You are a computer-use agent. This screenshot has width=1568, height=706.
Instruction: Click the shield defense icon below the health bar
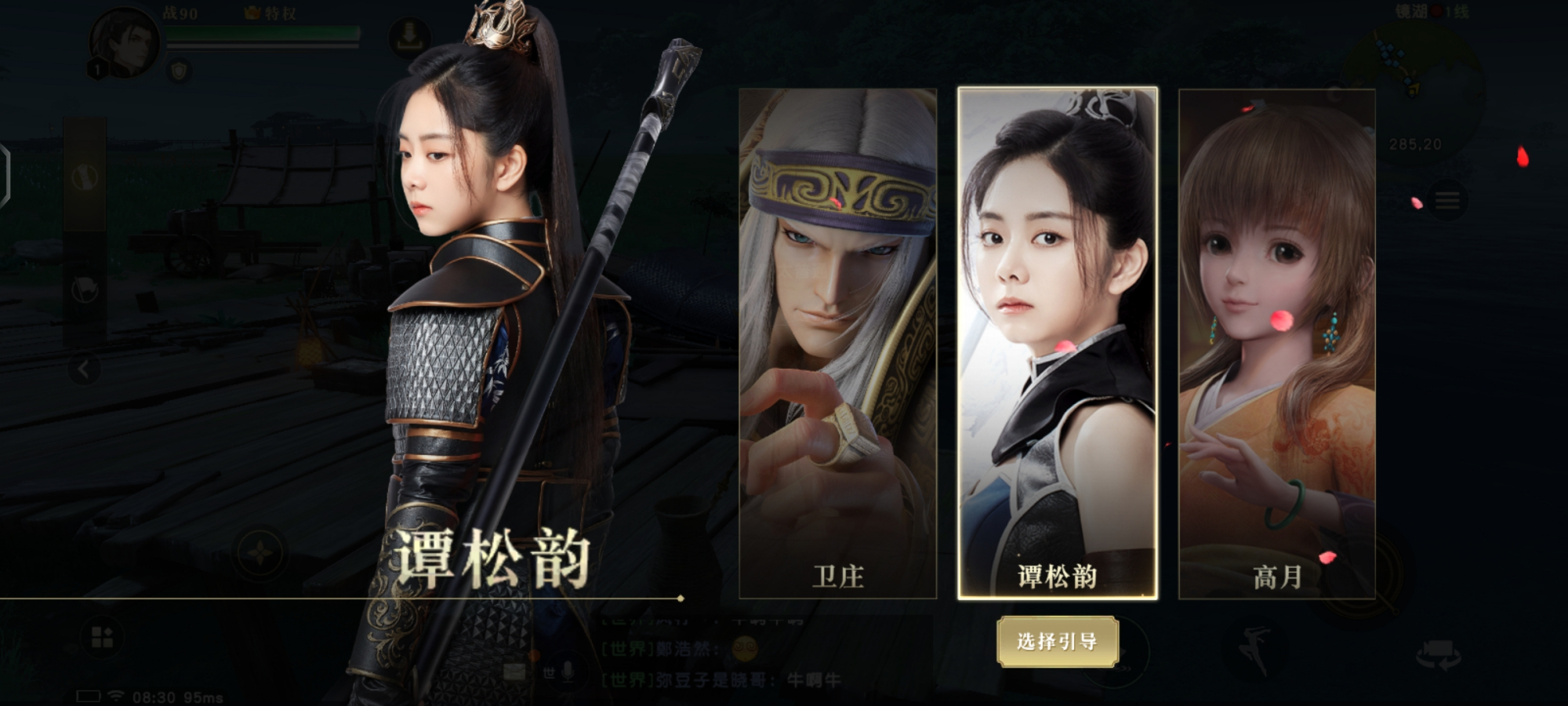tap(179, 71)
